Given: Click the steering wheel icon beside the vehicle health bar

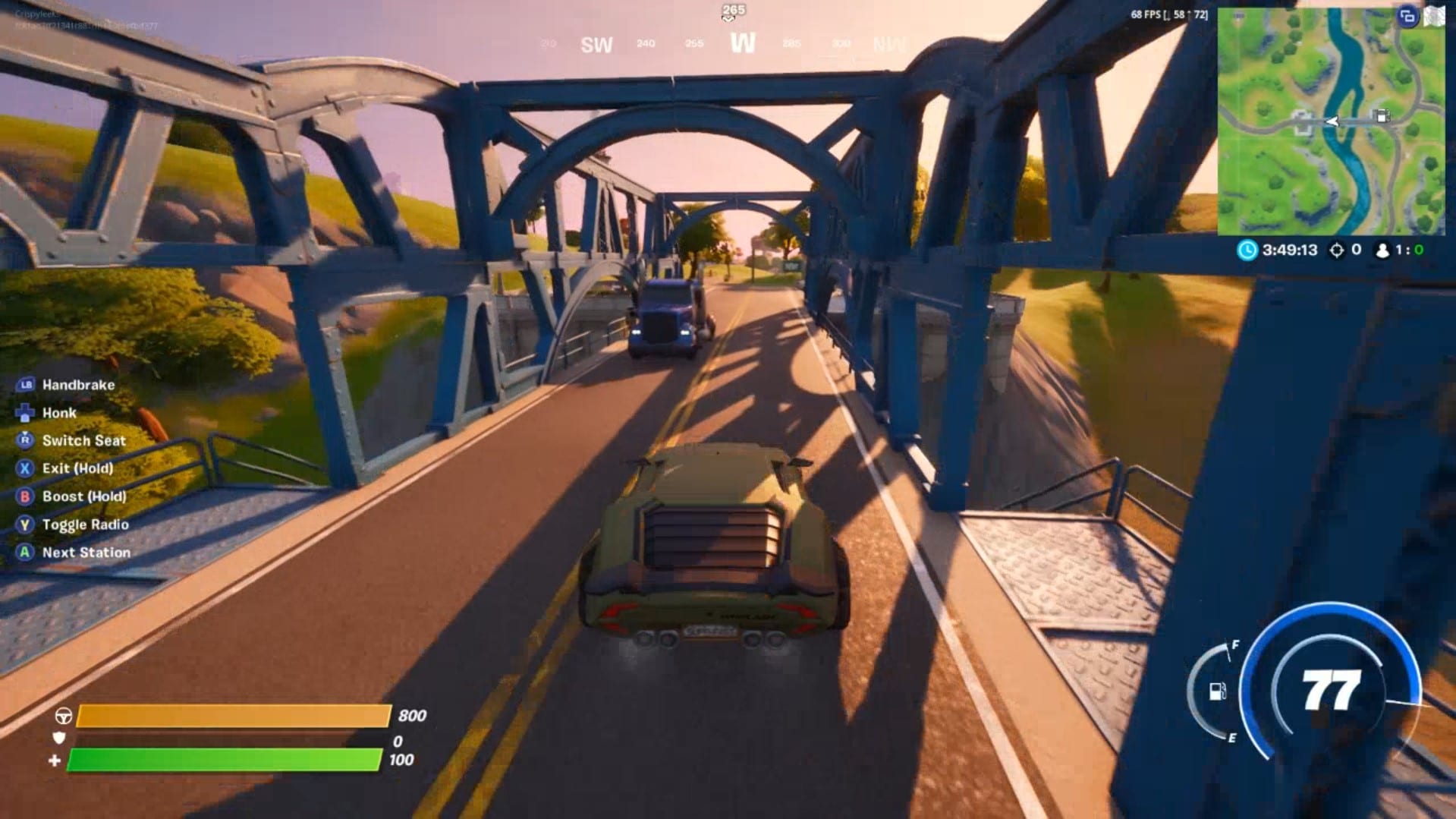Looking at the screenshot, I should point(63,715).
